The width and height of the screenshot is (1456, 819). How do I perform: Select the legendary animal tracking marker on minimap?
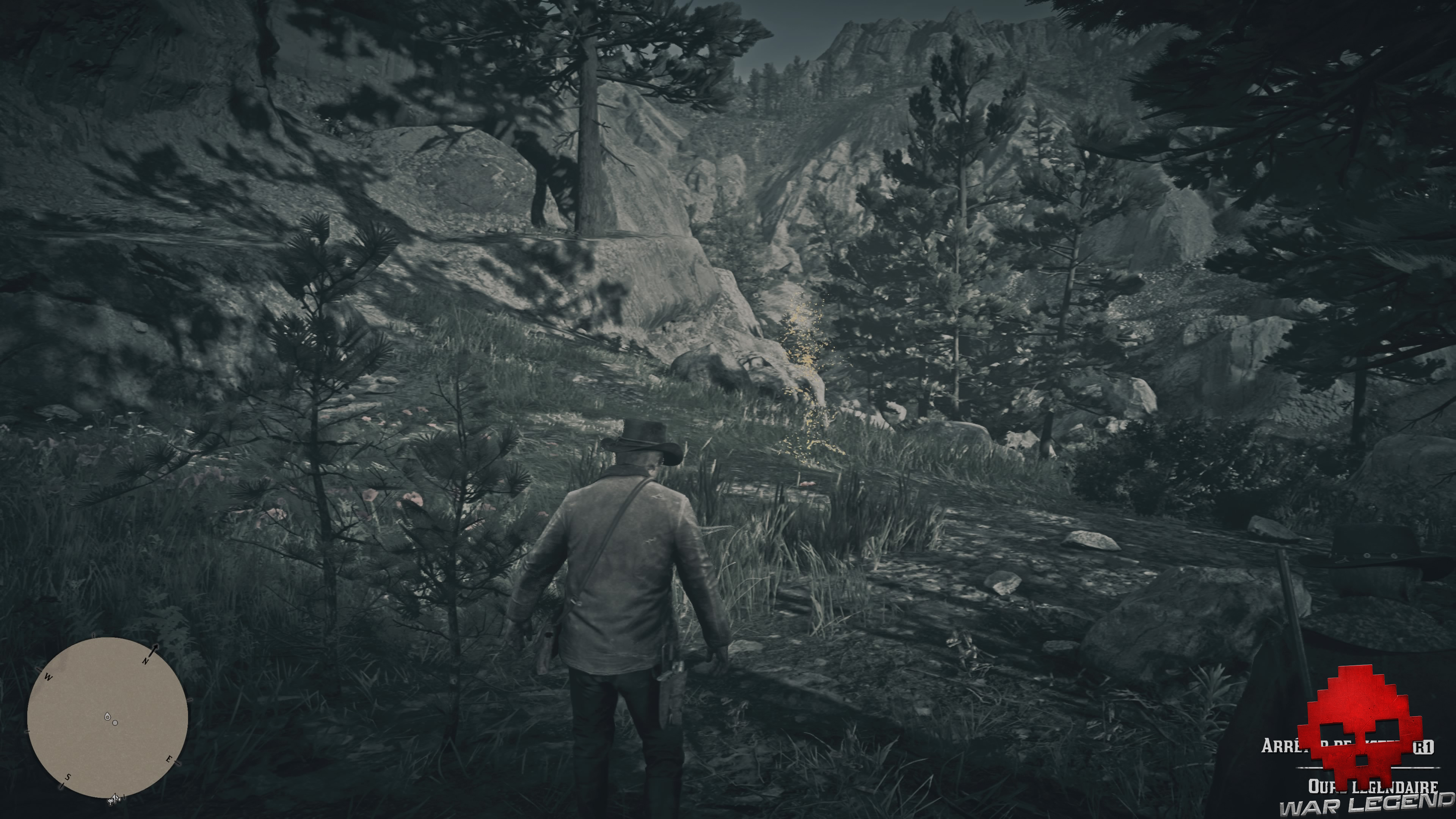point(115,723)
